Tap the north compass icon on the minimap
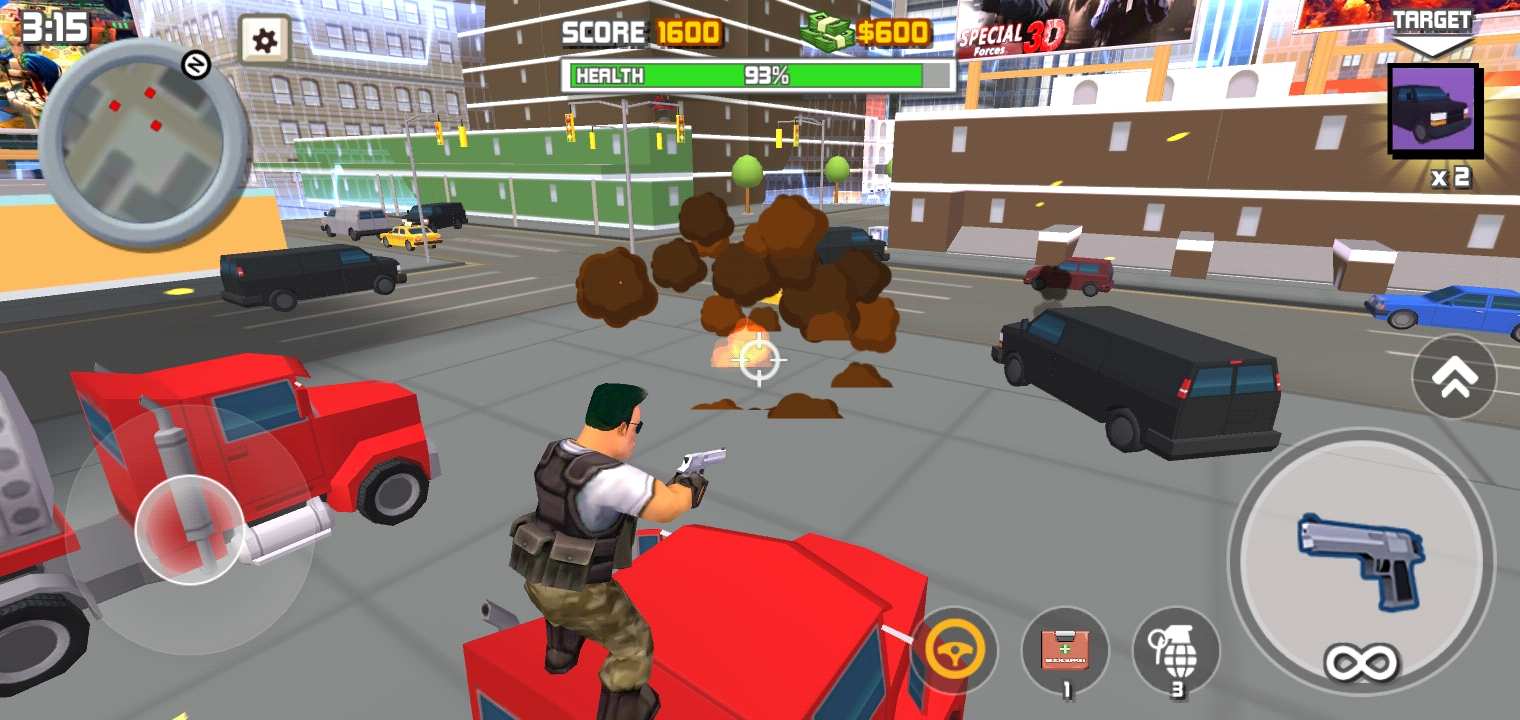Screen dimensions: 1520x720 196,62
